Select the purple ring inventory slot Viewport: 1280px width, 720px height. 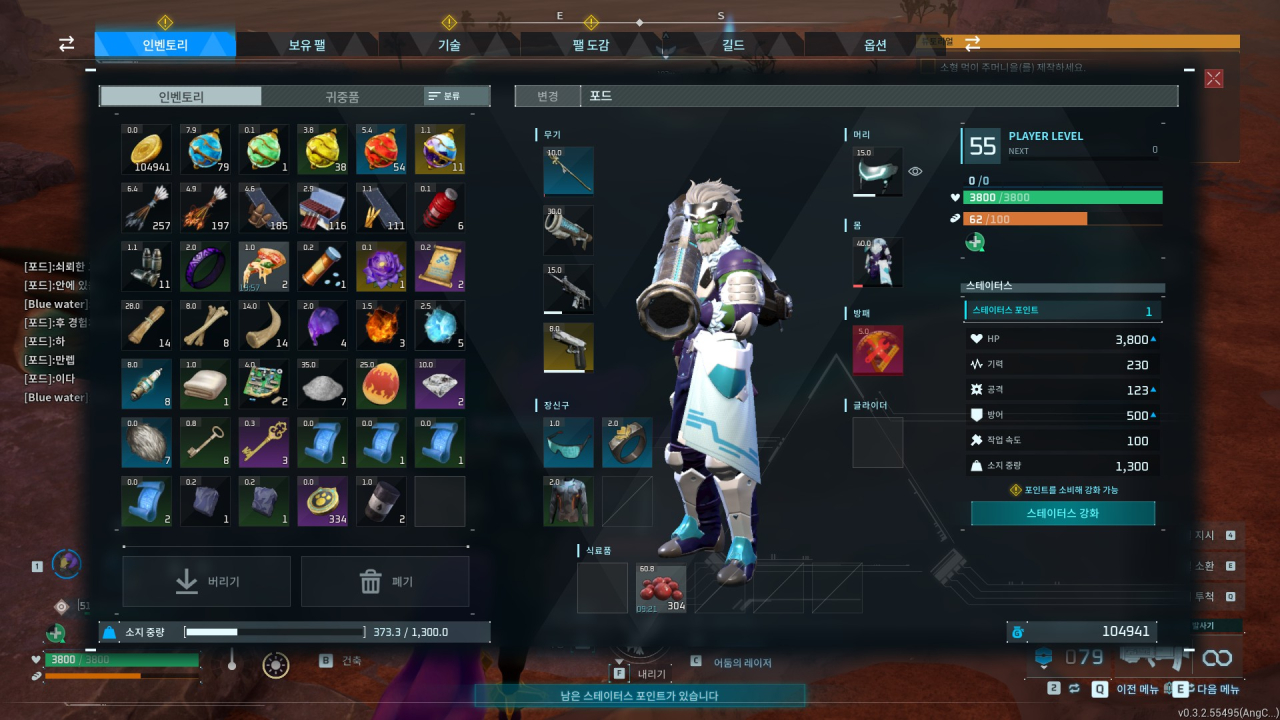click(x=206, y=266)
